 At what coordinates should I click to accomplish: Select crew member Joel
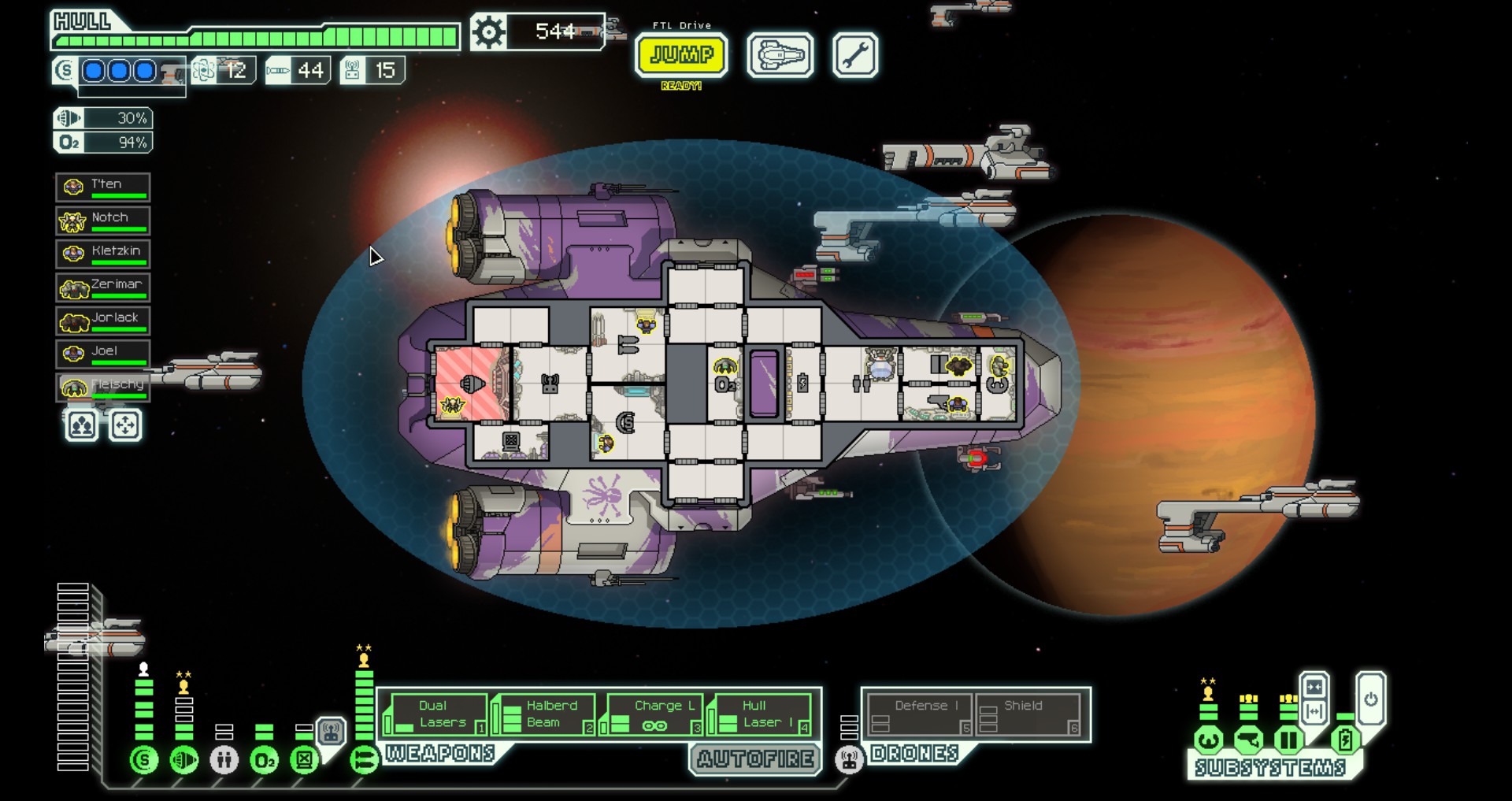coord(103,354)
